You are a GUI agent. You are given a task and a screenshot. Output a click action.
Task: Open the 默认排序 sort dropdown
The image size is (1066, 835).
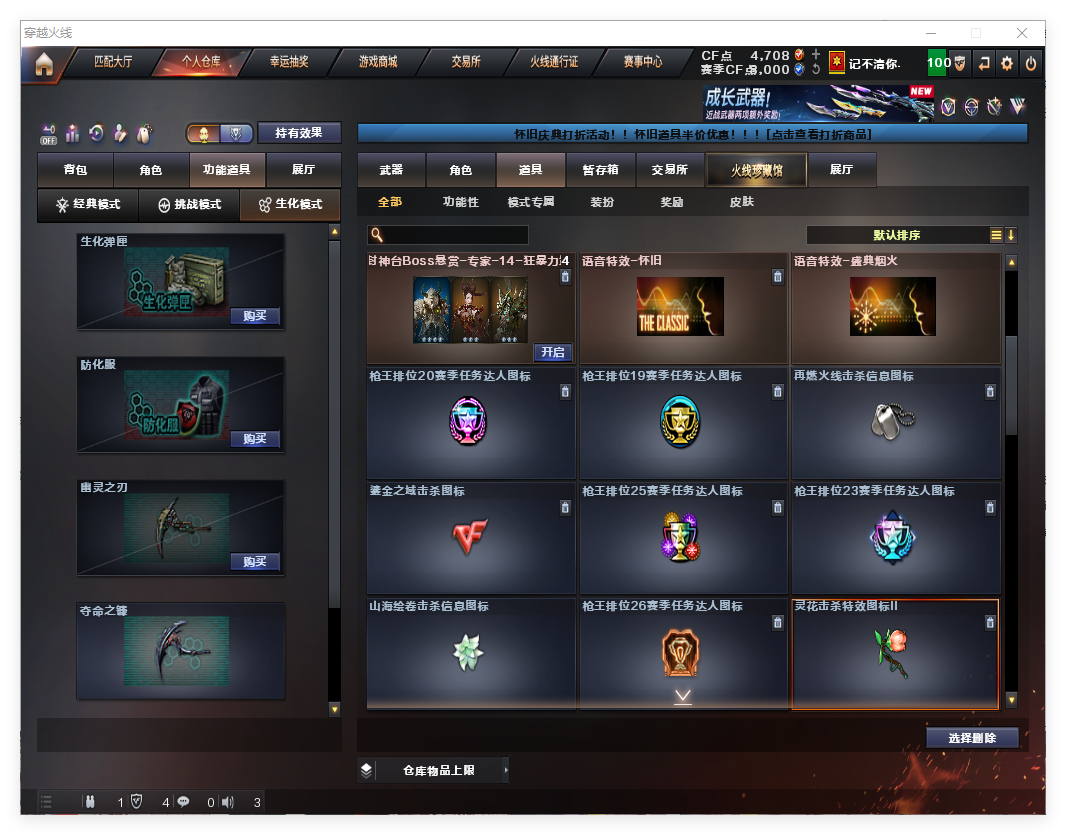(x=896, y=235)
